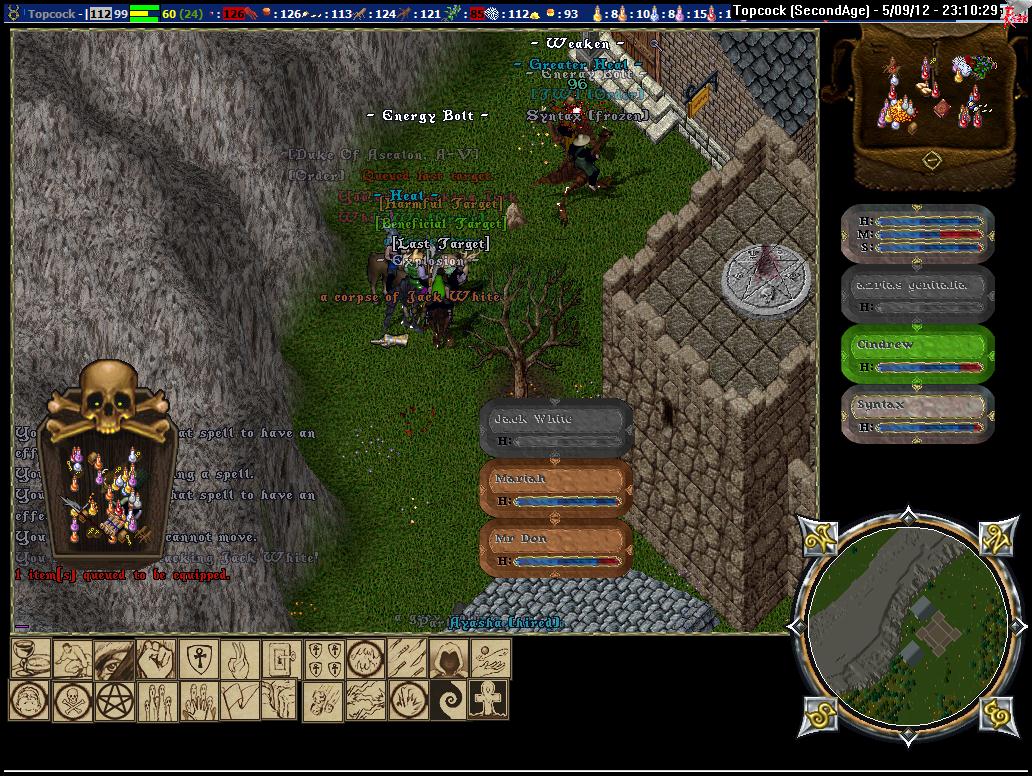Viewport: 1032px width, 776px height.
Task: Cast the goblet and bowl food spell
Action: [x=30, y=659]
